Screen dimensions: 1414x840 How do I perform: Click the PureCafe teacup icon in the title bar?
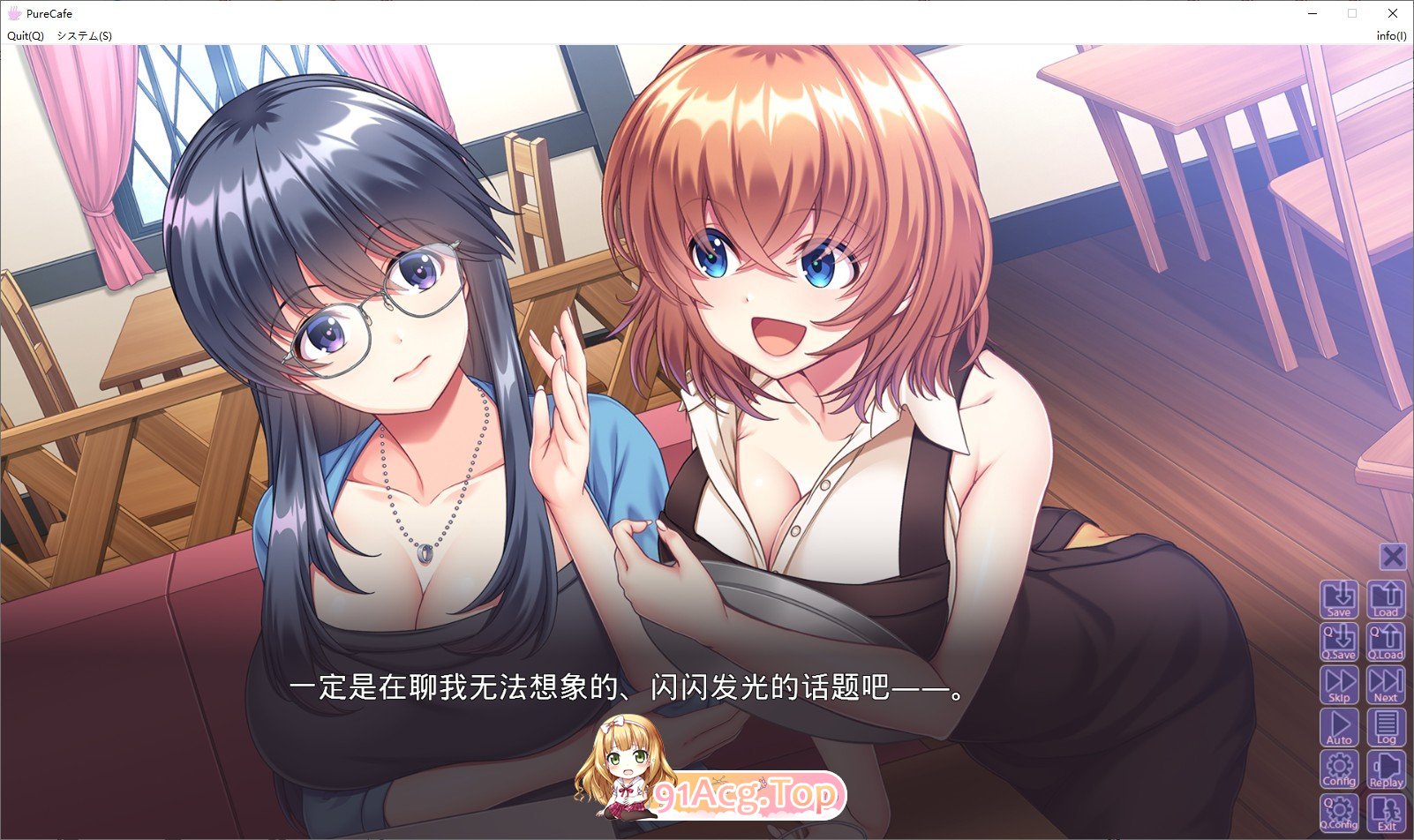coord(14,13)
